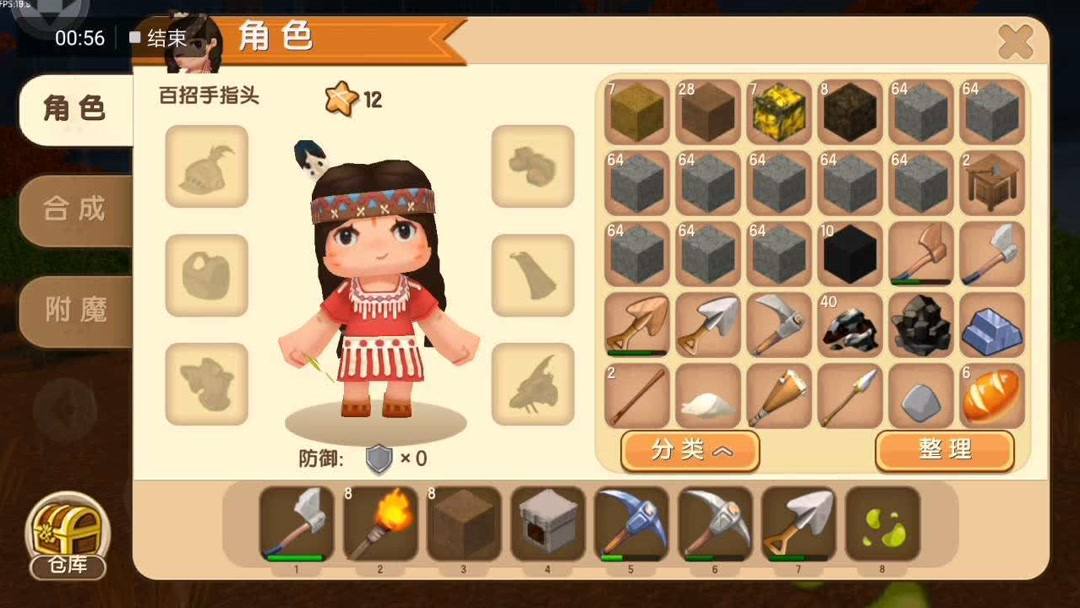Viewport: 1080px width, 608px height.
Task: Select the torch in the hotbar
Action: click(381, 523)
